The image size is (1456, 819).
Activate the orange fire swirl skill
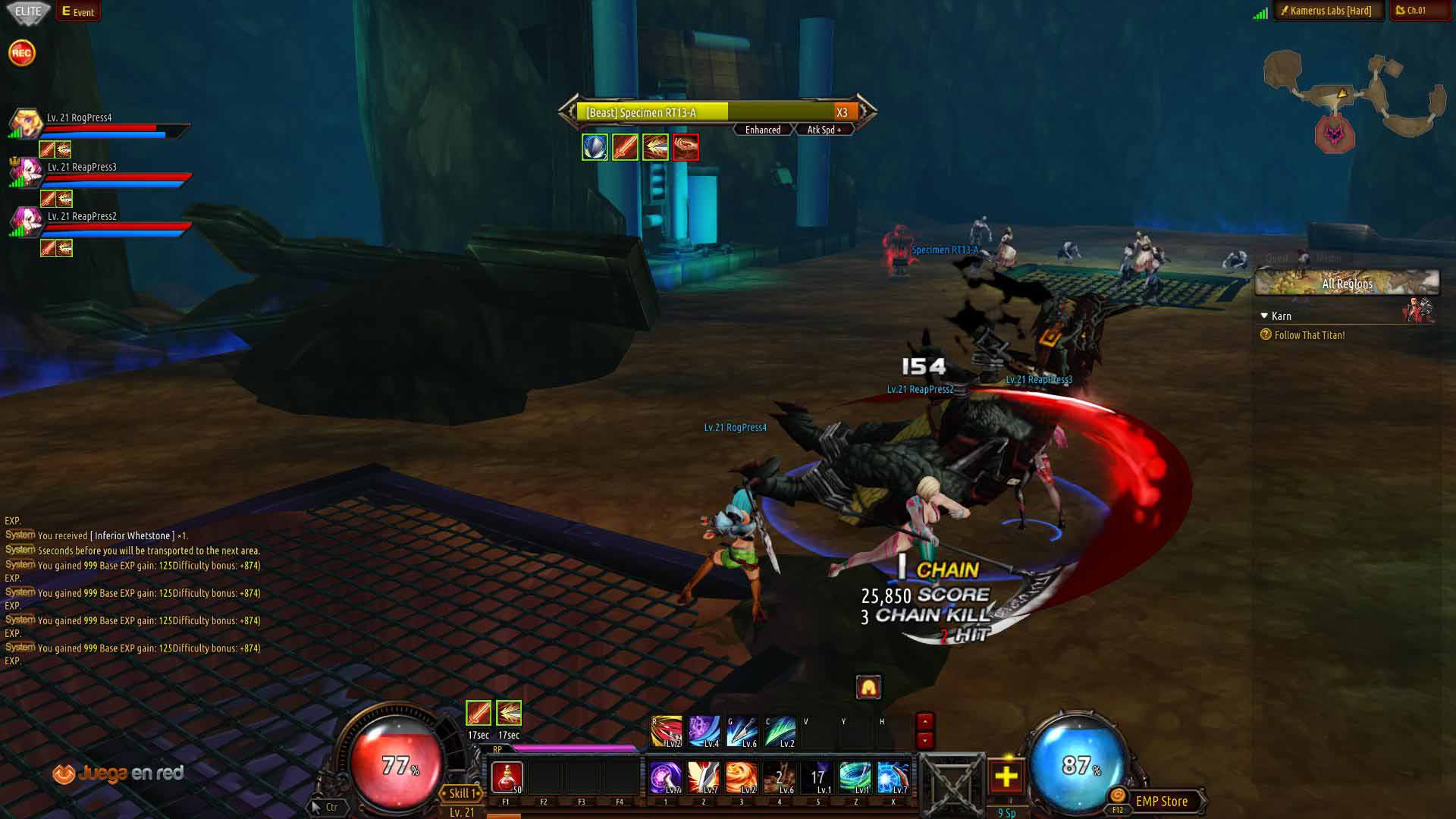[741, 777]
